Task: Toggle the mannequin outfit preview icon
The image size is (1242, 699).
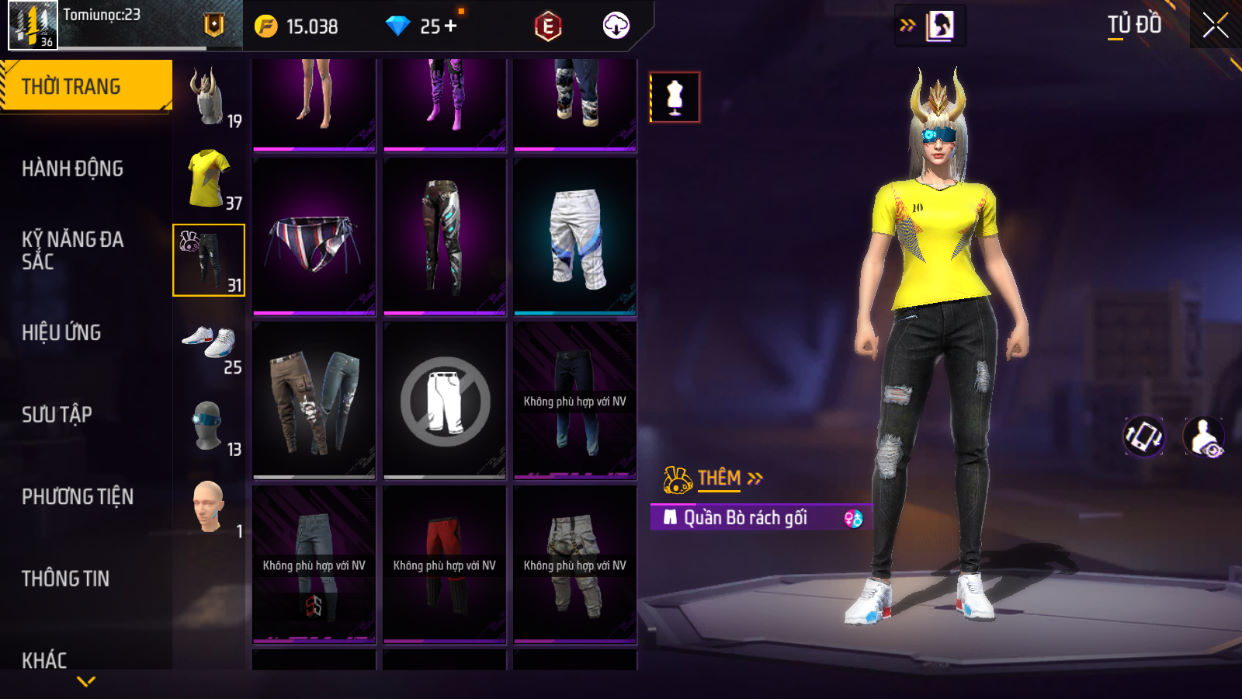Action: click(675, 97)
